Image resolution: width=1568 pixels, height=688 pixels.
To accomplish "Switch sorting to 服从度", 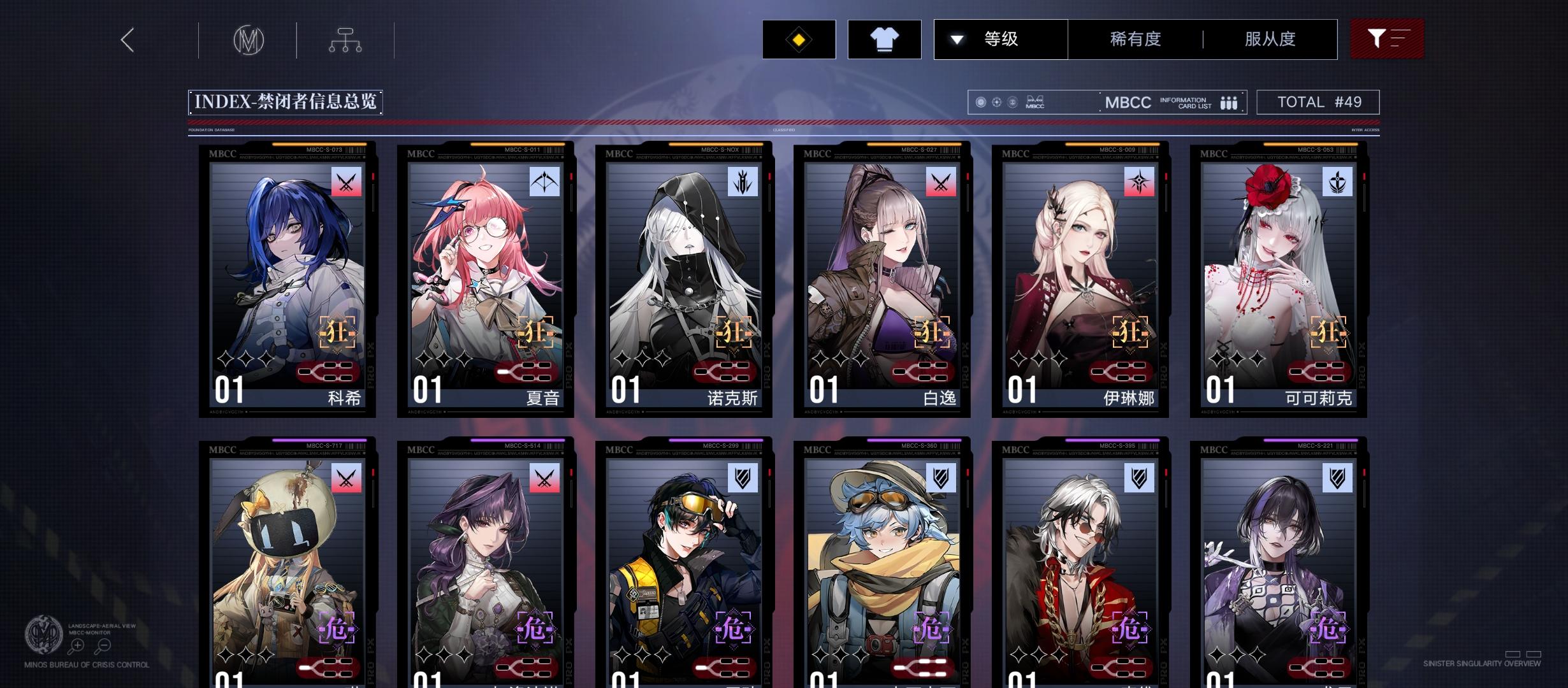I will click(1269, 39).
